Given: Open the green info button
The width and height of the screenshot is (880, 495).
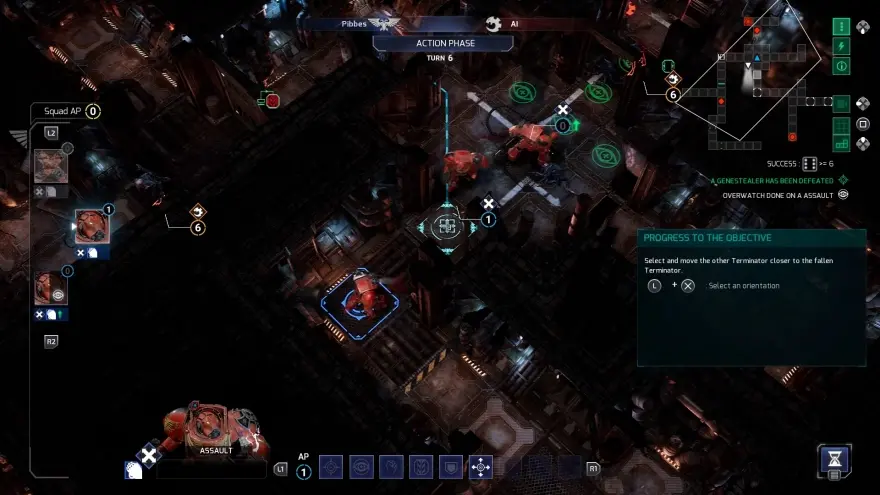Looking at the screenshot, I should pos(841,66).
